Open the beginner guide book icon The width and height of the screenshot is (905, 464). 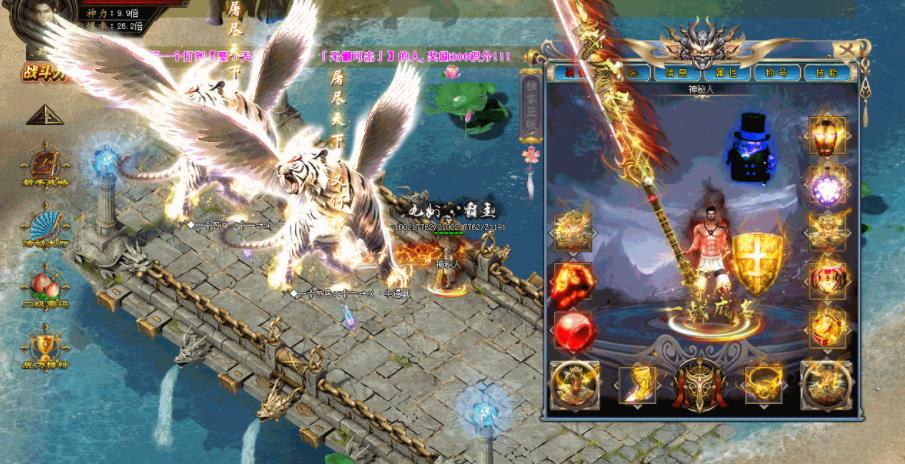[x=46, y=167]
